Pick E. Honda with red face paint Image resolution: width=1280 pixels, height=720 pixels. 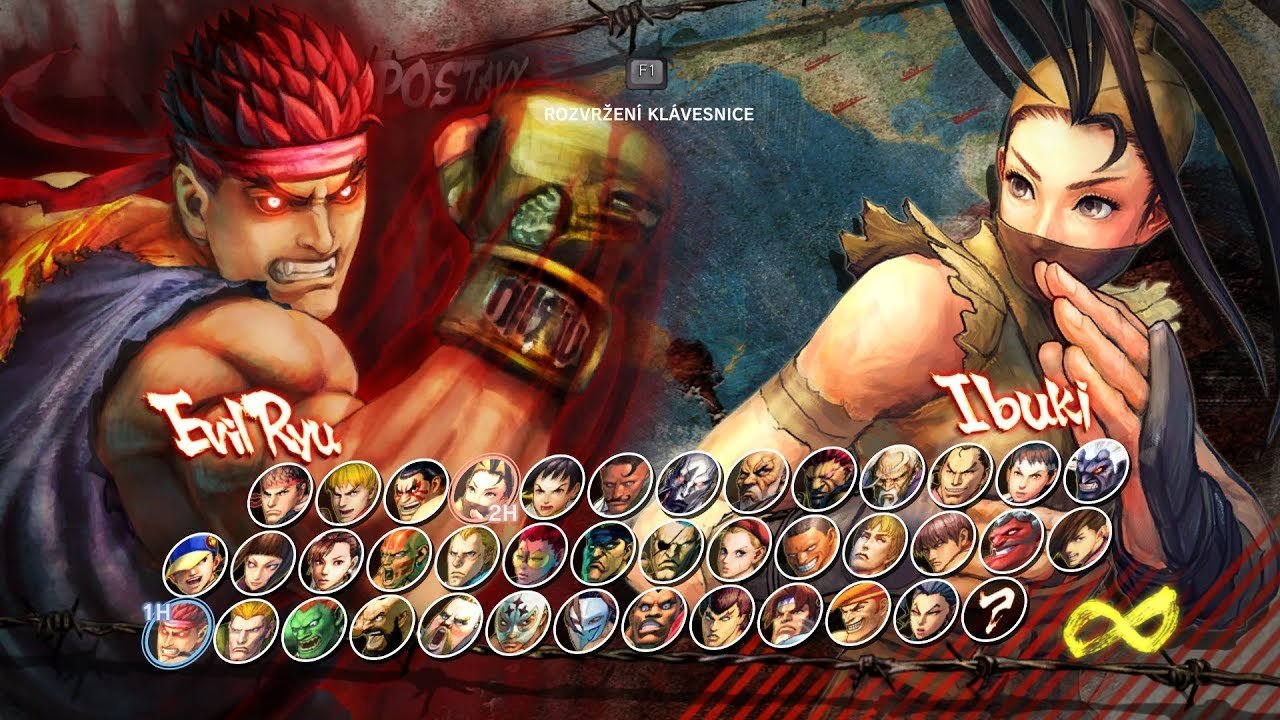point(417,491)
